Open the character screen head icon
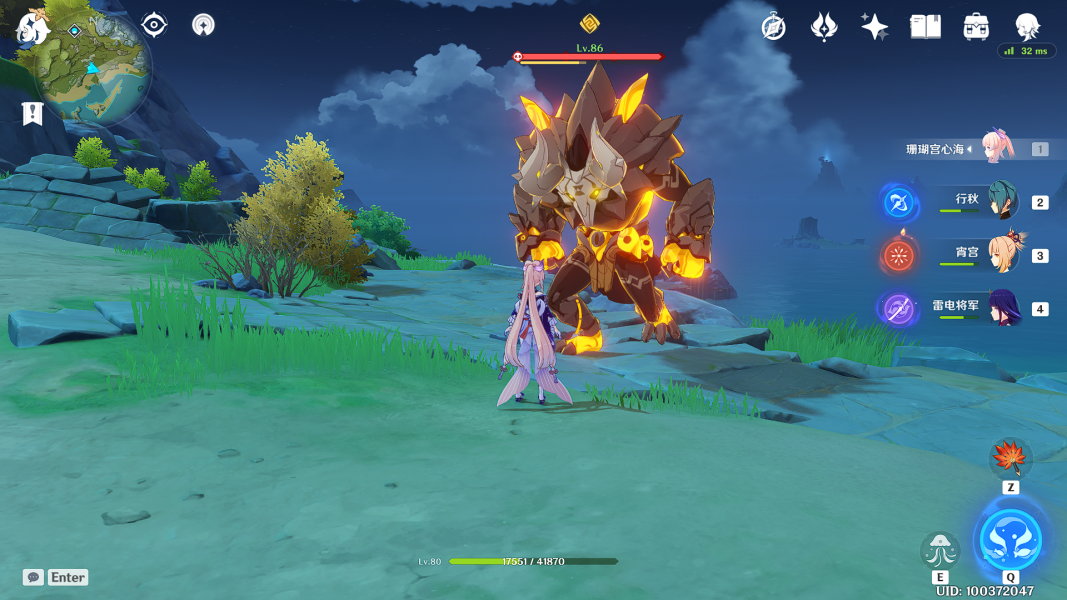Screen dimensions: 1067x600 [1027, 26]
